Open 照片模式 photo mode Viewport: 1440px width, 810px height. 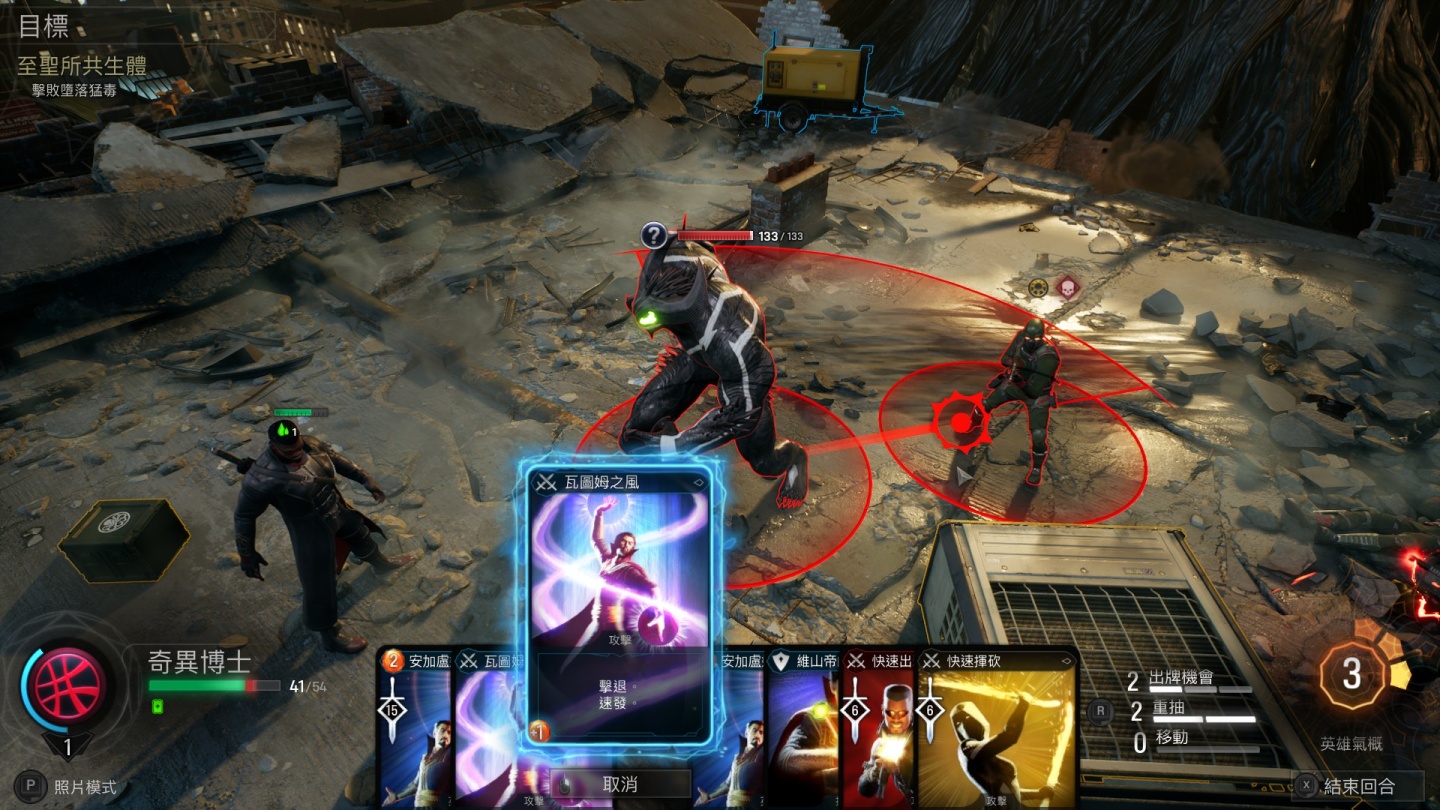pyautogui.click(x=71, y=787)
